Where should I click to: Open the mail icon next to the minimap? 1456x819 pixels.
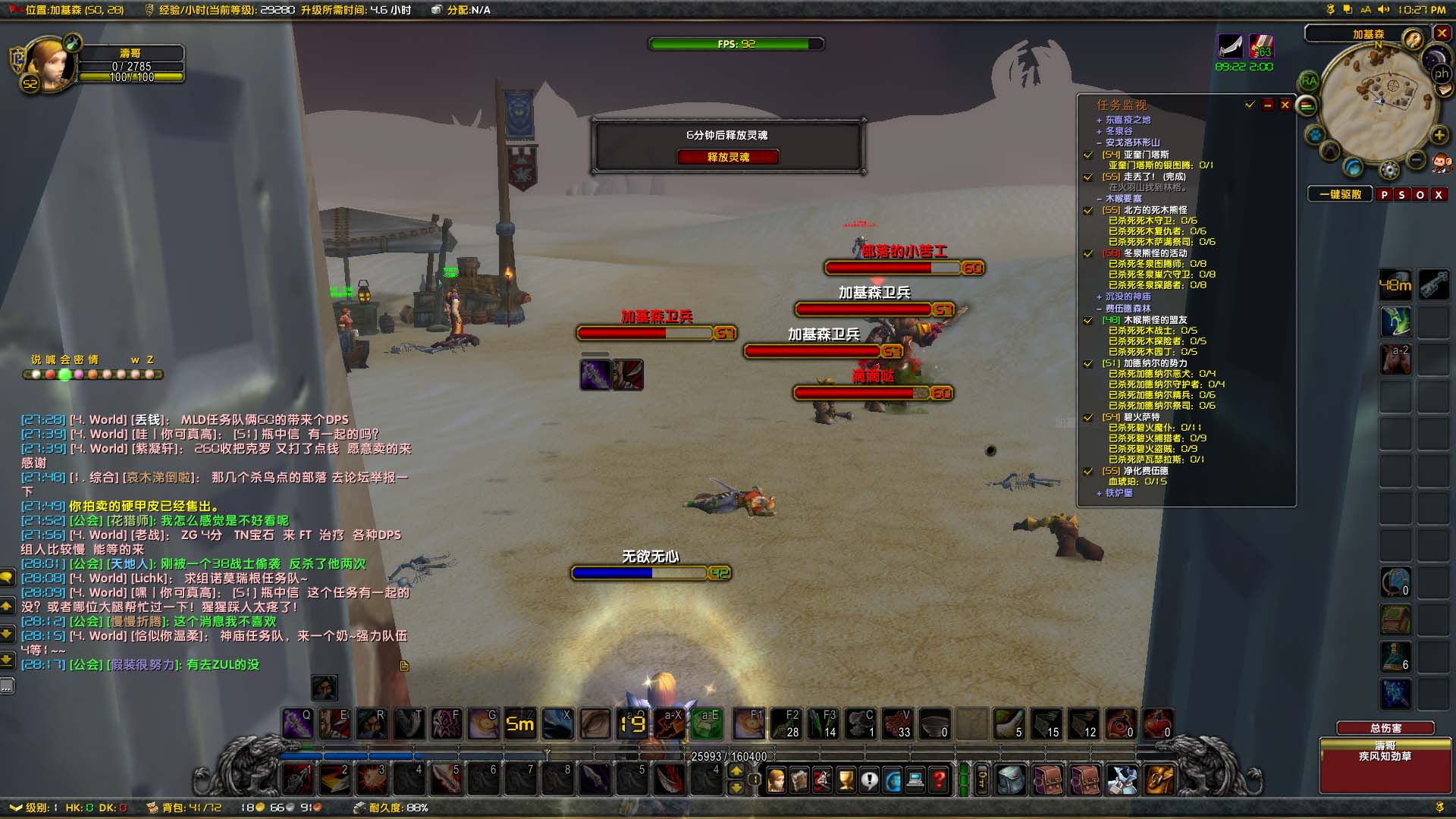pyautogui.click(x=1445, y=89)
